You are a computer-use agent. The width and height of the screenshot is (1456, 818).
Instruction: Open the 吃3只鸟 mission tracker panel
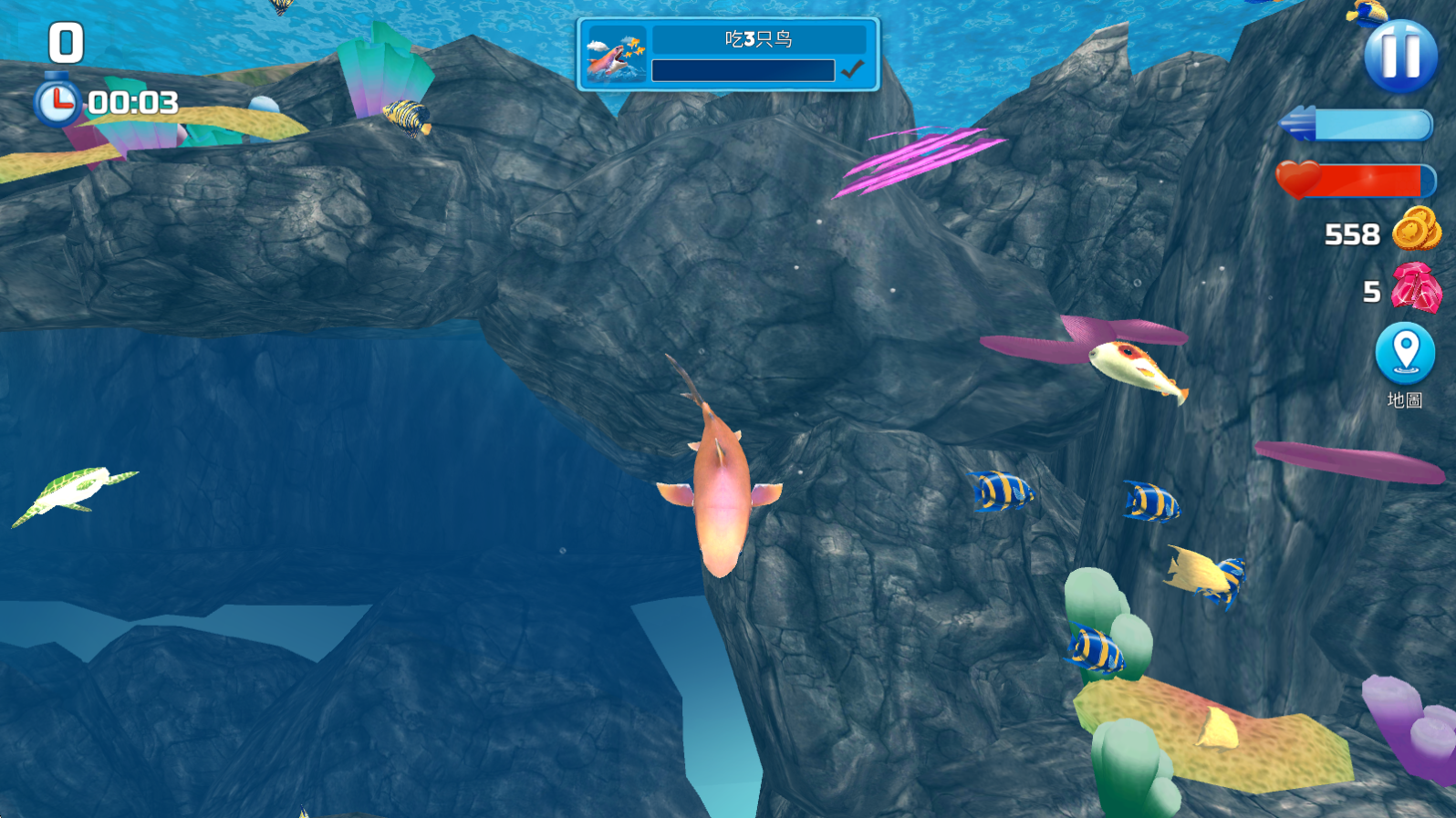728,55
